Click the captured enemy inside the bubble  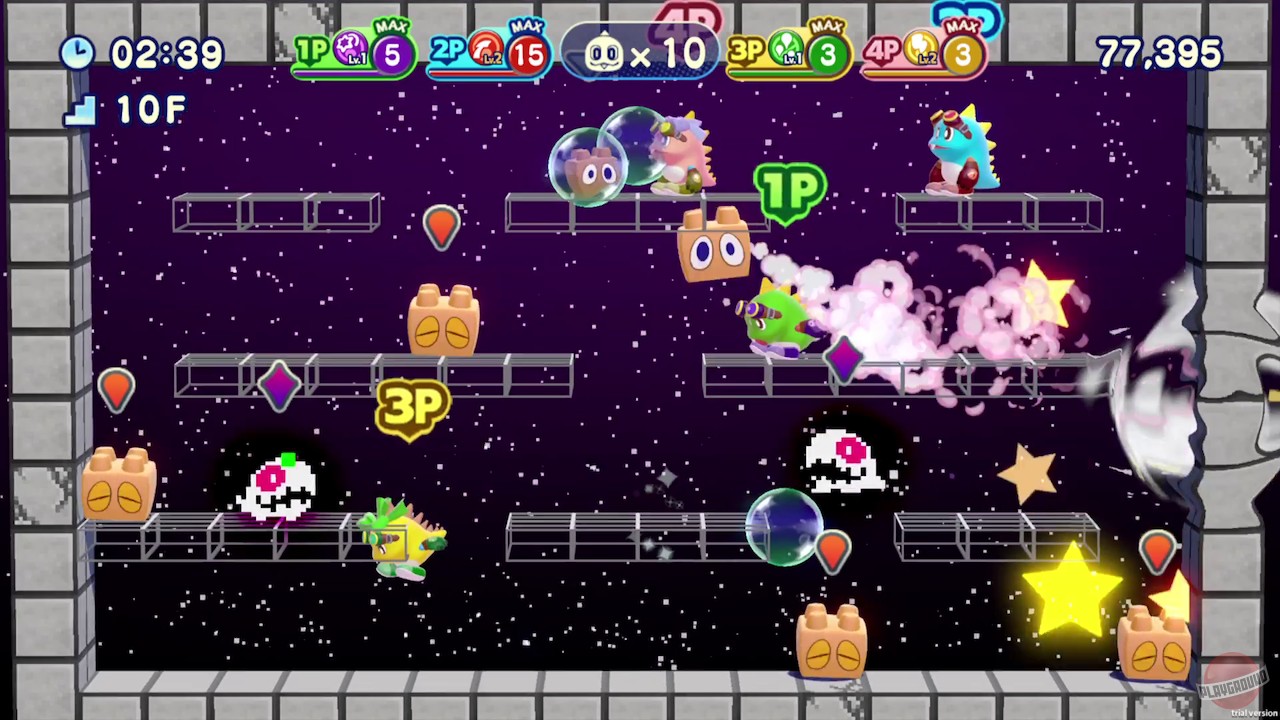(590, 170)
